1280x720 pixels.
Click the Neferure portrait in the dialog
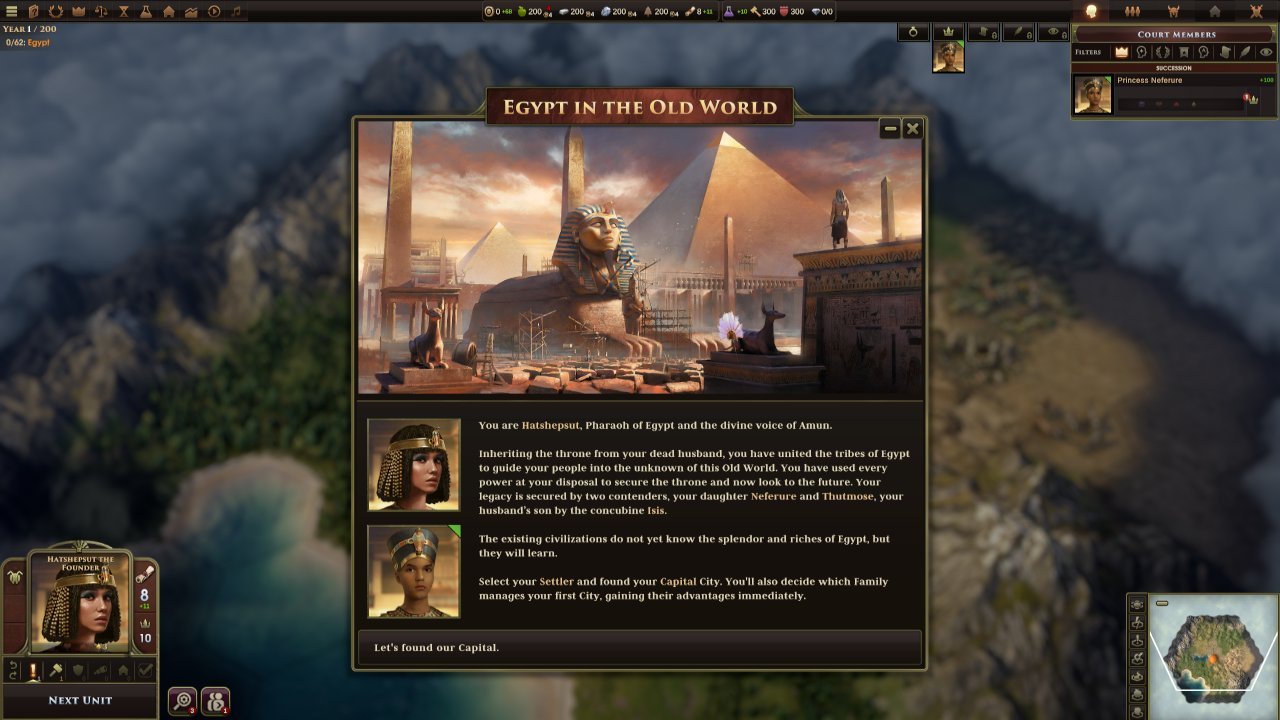(414, 572)
